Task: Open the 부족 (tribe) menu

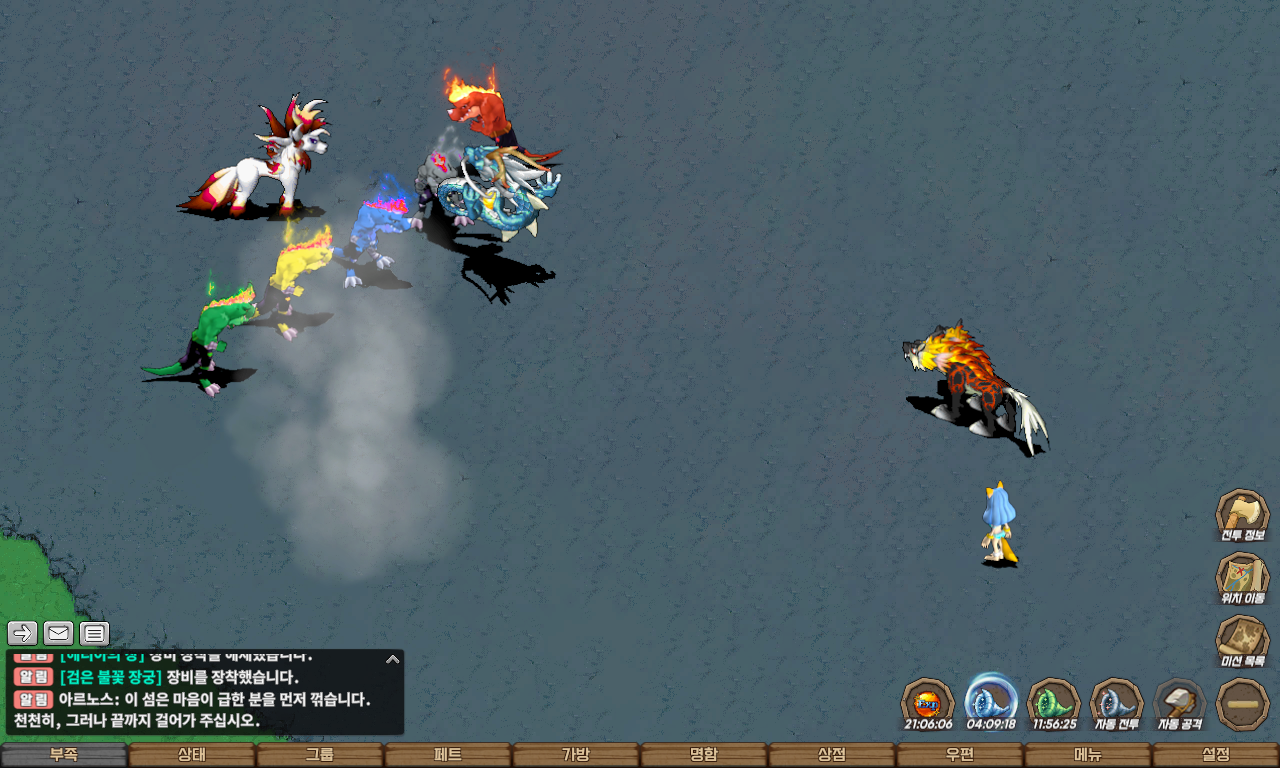Action: point(64,755)
